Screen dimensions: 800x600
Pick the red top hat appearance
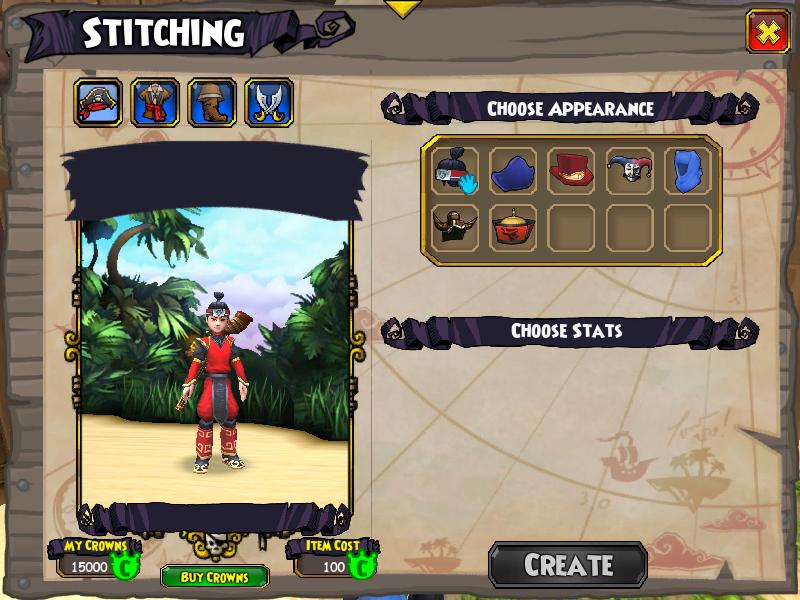[571, 170]
